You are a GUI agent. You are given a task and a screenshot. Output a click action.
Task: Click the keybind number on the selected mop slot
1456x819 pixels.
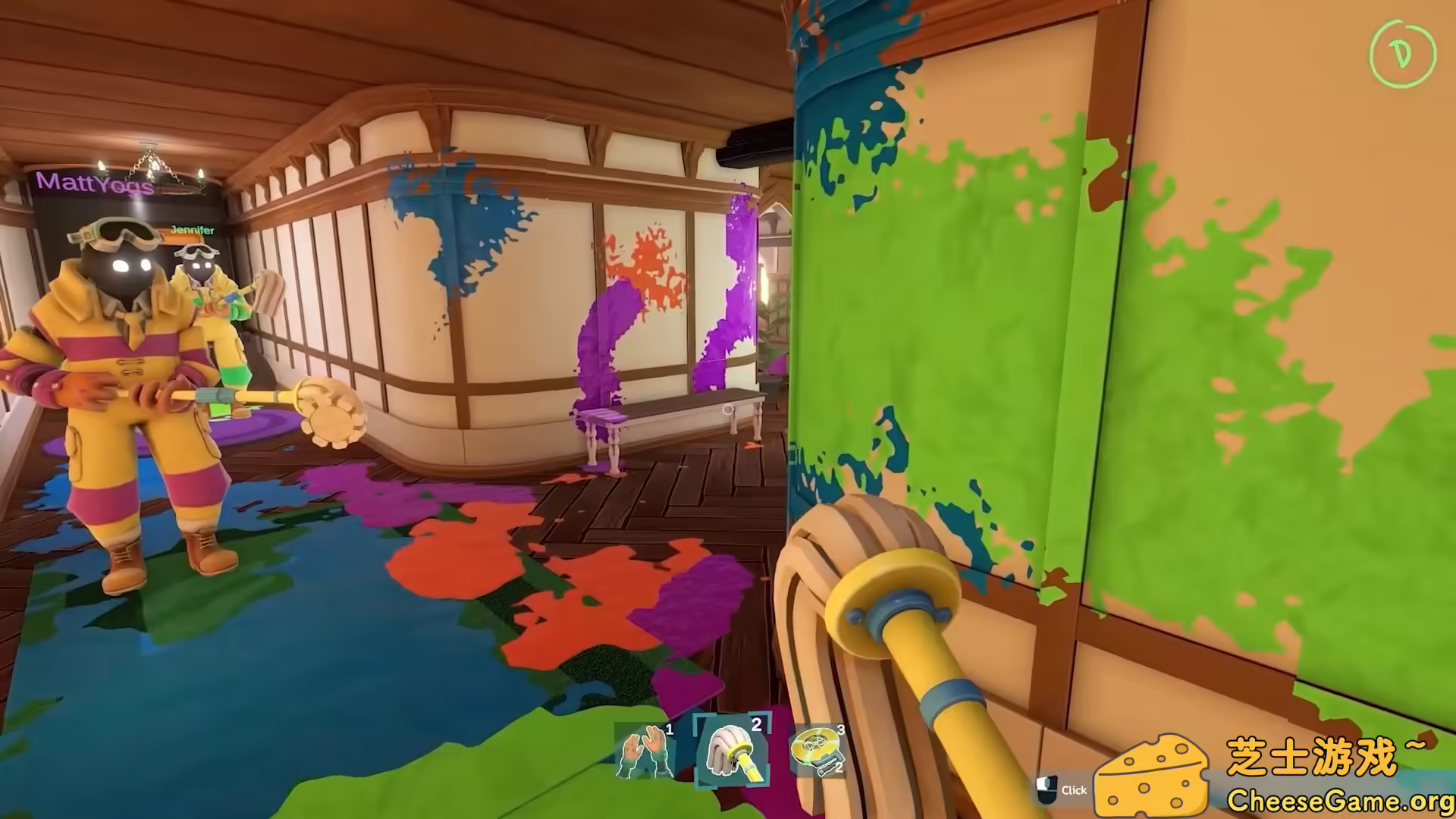click(755, 726)
